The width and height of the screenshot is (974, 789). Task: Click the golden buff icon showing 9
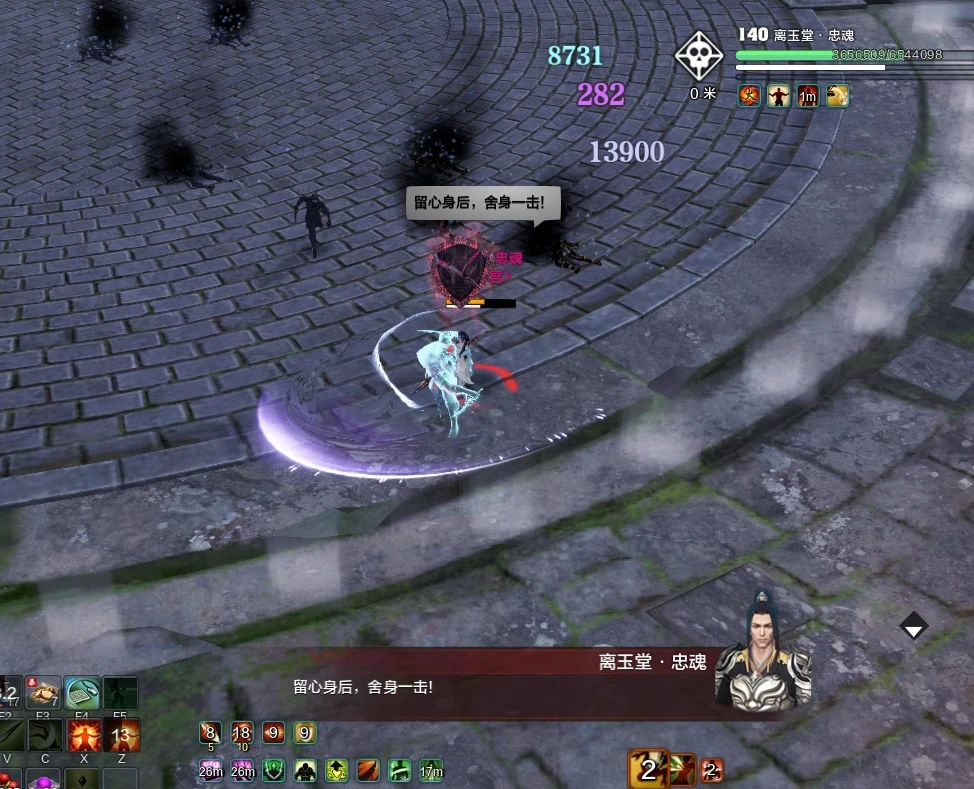305,733
